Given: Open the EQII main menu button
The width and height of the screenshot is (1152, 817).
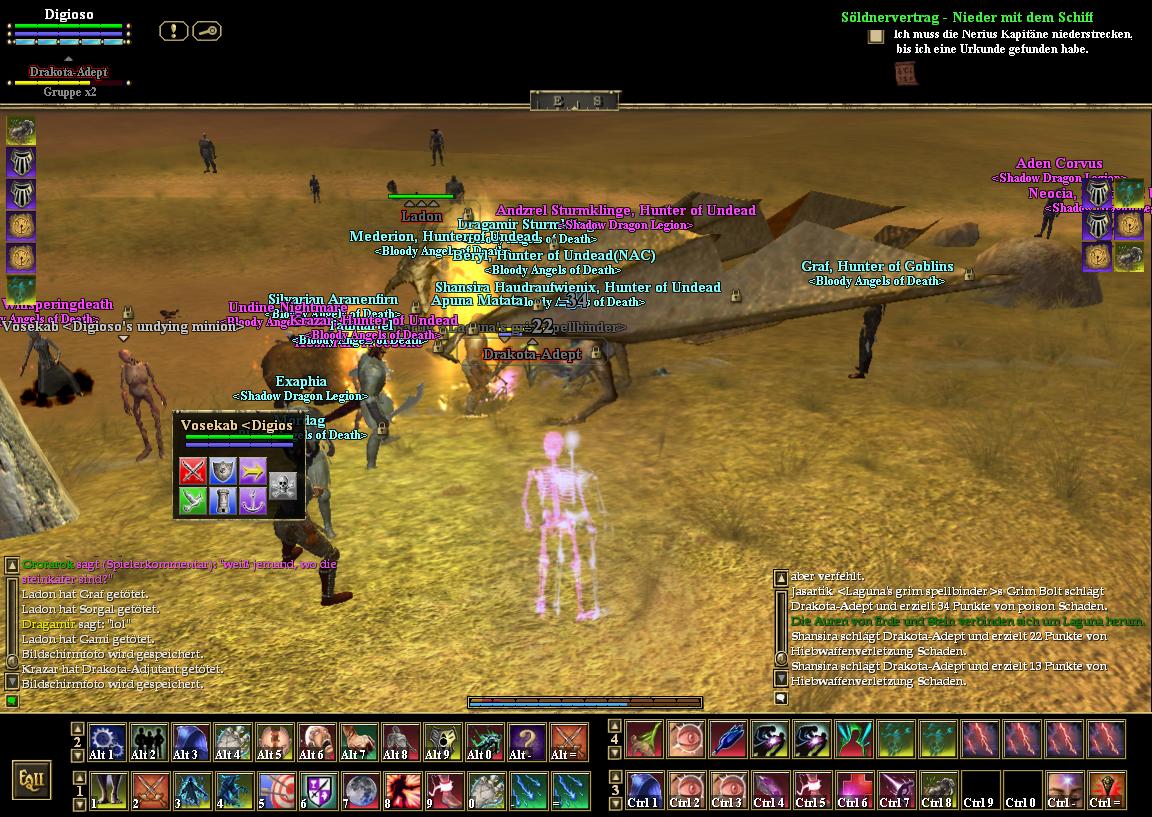Looking at the screenshot, I should click(x=32, y=778).
